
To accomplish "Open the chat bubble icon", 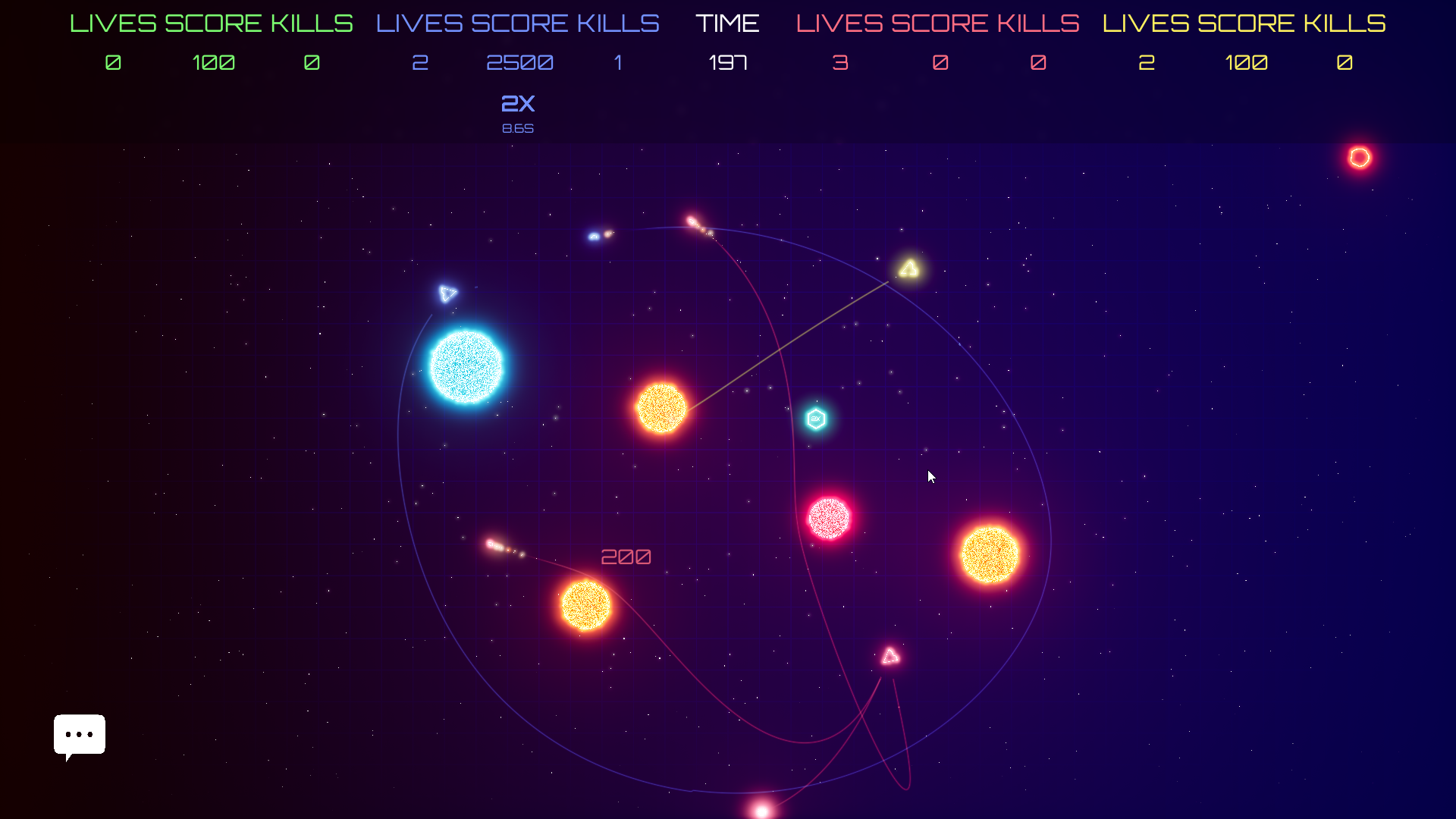I will (79, 735).
